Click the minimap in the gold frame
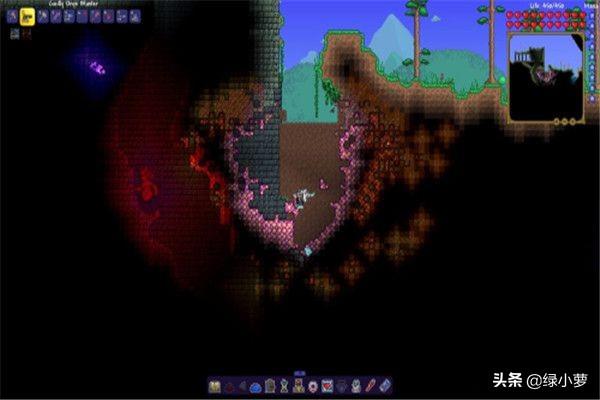The image size is (600, 400). point(545,76)
